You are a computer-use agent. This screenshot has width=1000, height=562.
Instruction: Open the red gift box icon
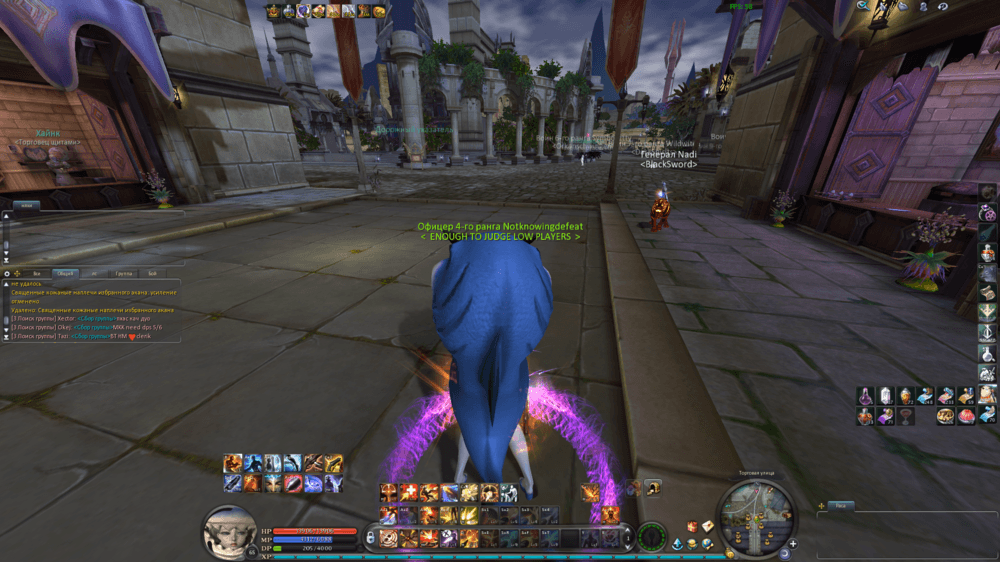692,527
